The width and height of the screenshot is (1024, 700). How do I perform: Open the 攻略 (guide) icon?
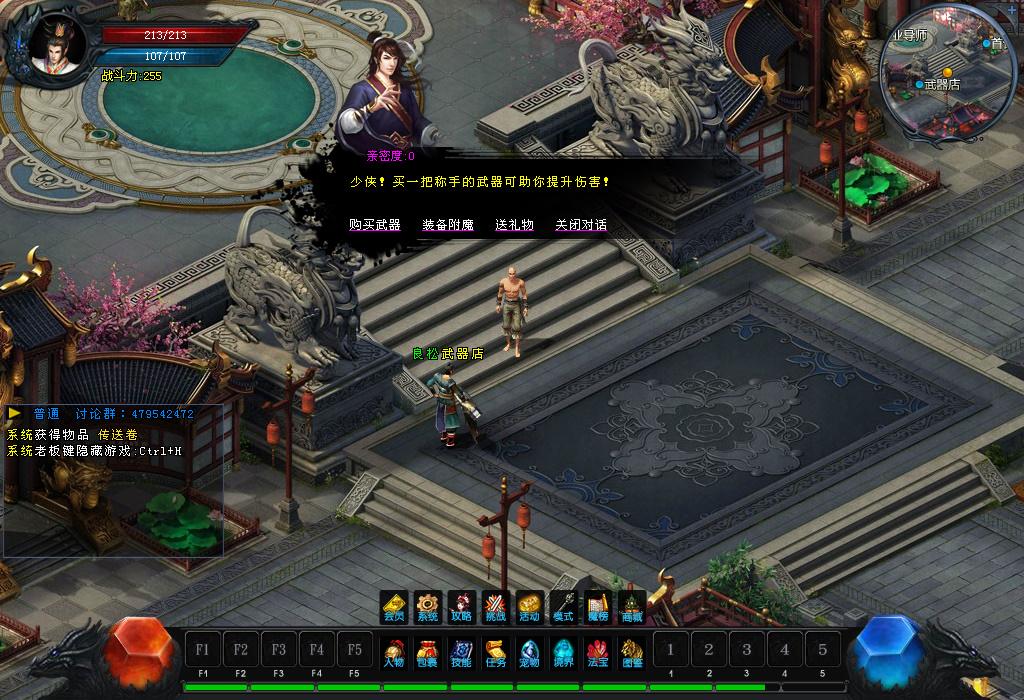(x=462, y=607)
